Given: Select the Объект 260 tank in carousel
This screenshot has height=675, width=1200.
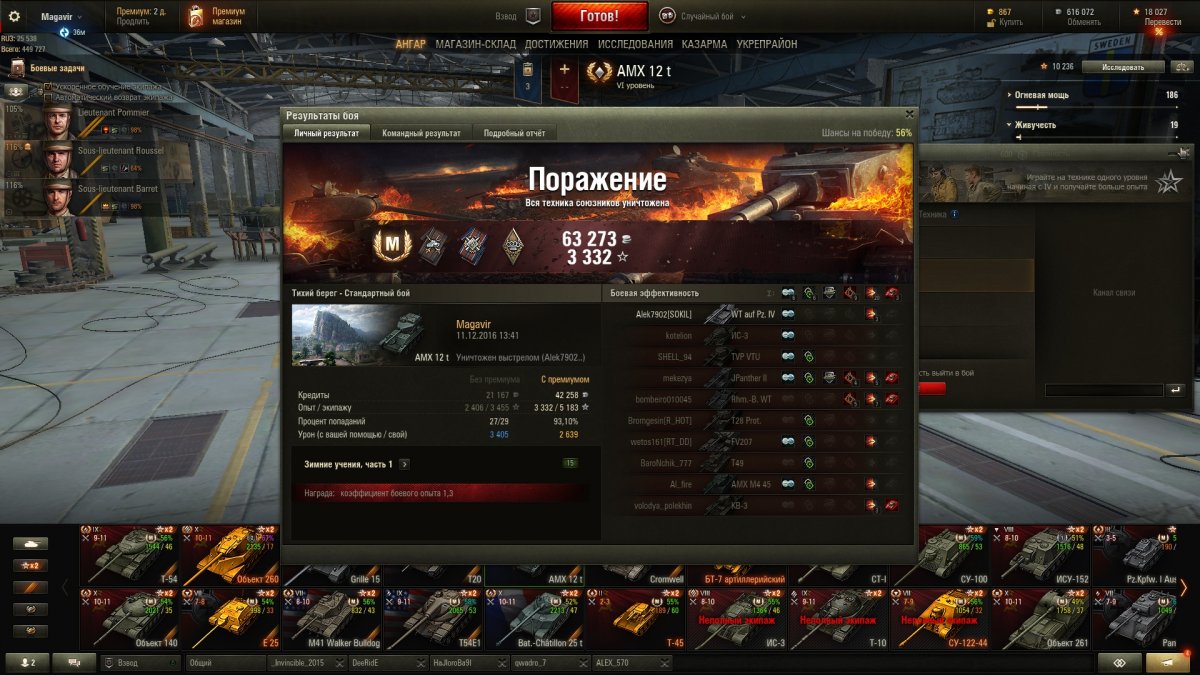Looking at the screenshot, I should tap(230, 557).
